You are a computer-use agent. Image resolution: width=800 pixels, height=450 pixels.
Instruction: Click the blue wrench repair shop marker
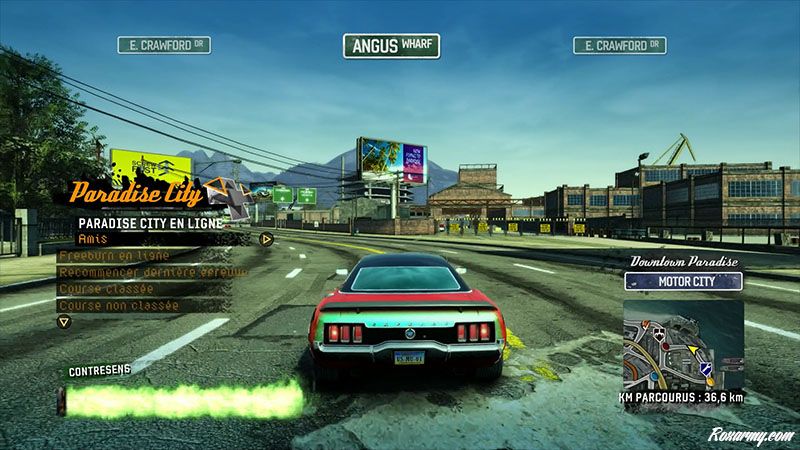tap(704, 371)
